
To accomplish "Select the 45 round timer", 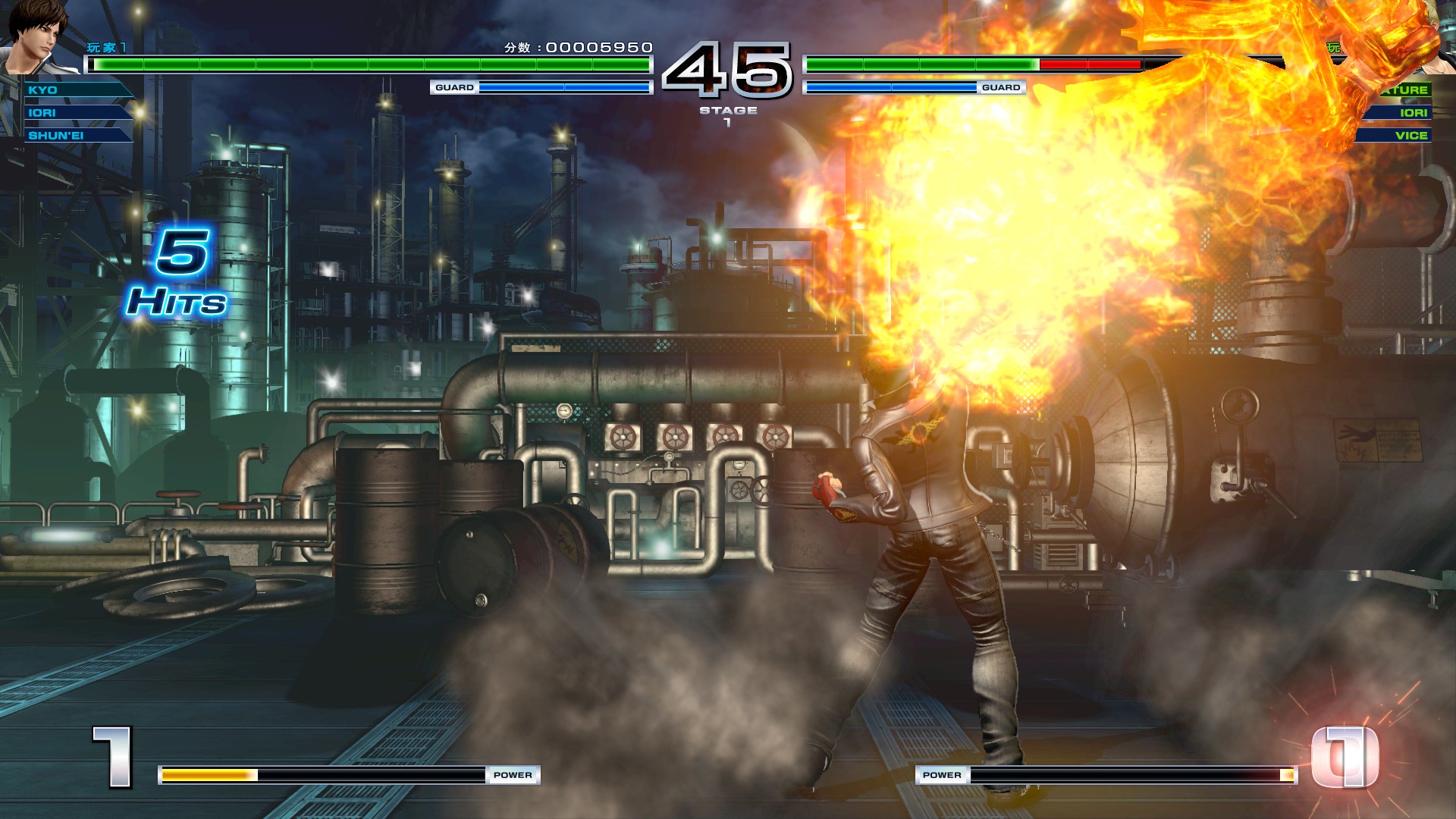I will [x=728, y=71].
